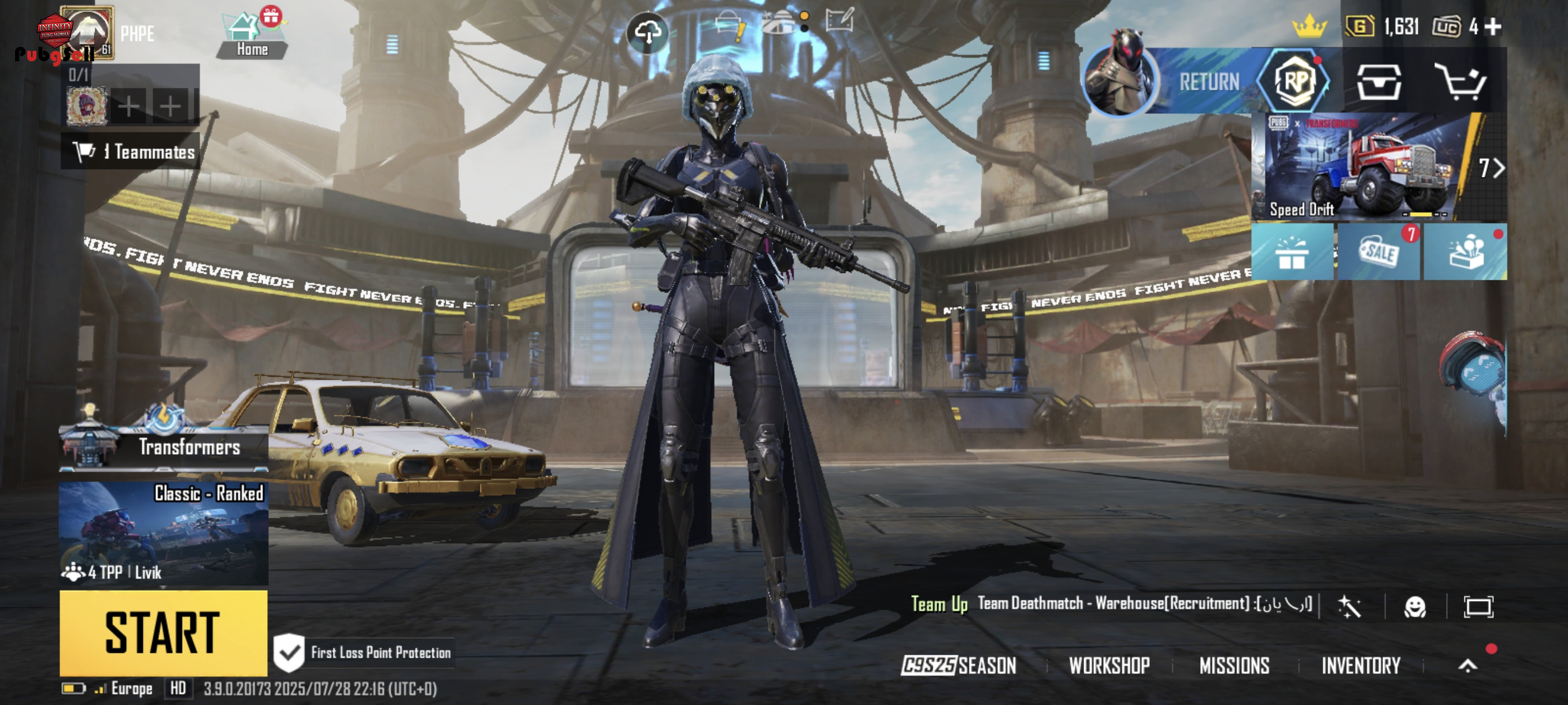The height and width of the screenshot is (705, 1568).
Task: Open the MISSIONS menu
Action: click(x=1234, y=666)
